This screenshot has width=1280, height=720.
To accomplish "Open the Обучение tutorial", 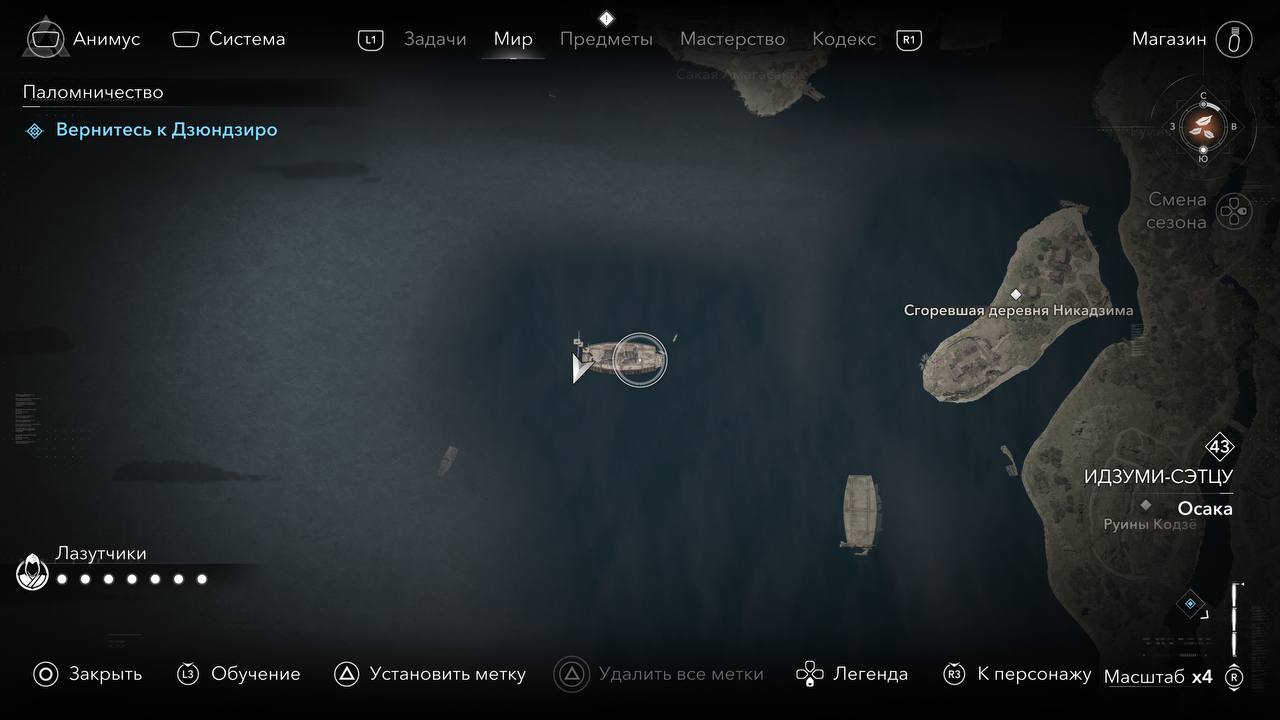I will (x=239, y=674).
